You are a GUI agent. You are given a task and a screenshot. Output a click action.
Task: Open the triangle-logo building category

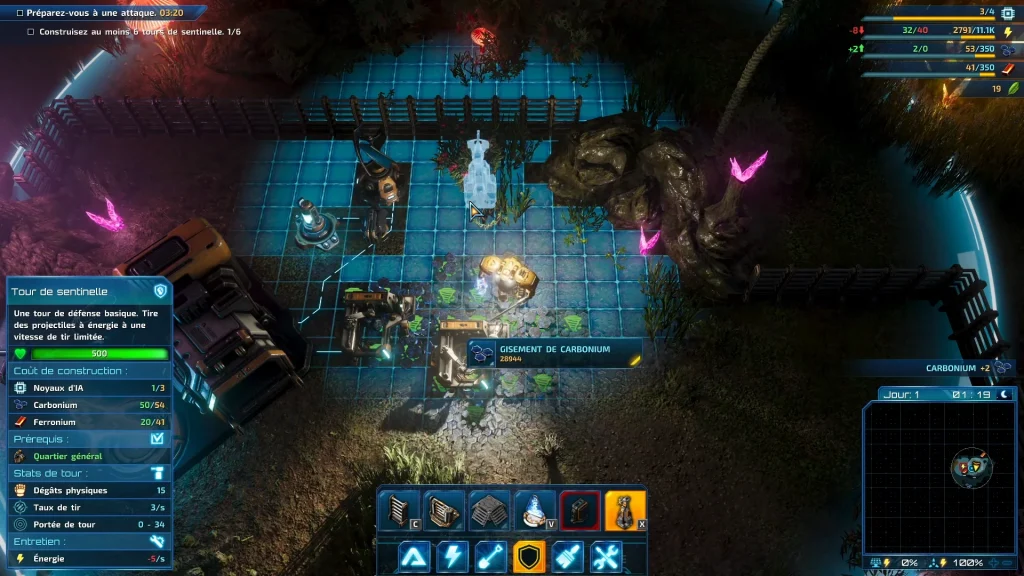tap(415, 557)
